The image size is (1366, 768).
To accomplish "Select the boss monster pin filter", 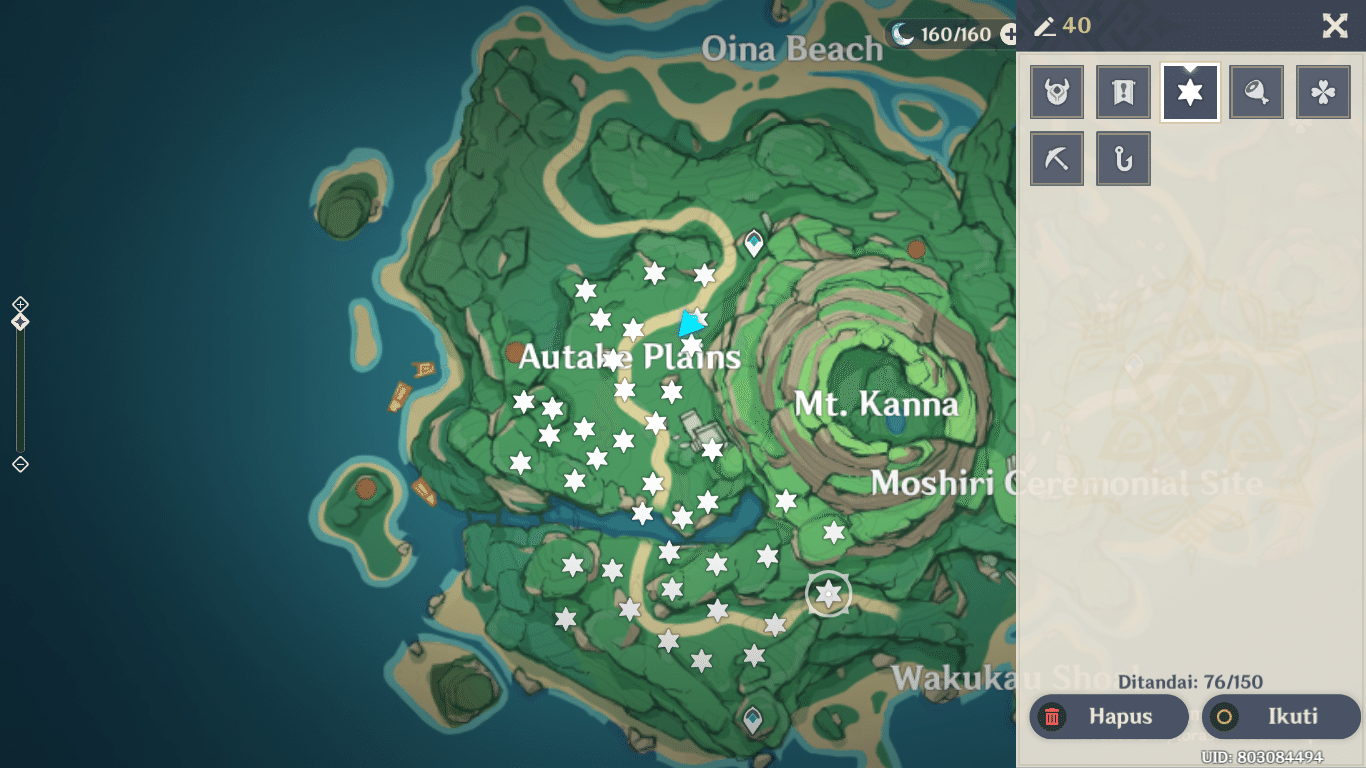I will 1057,91.
